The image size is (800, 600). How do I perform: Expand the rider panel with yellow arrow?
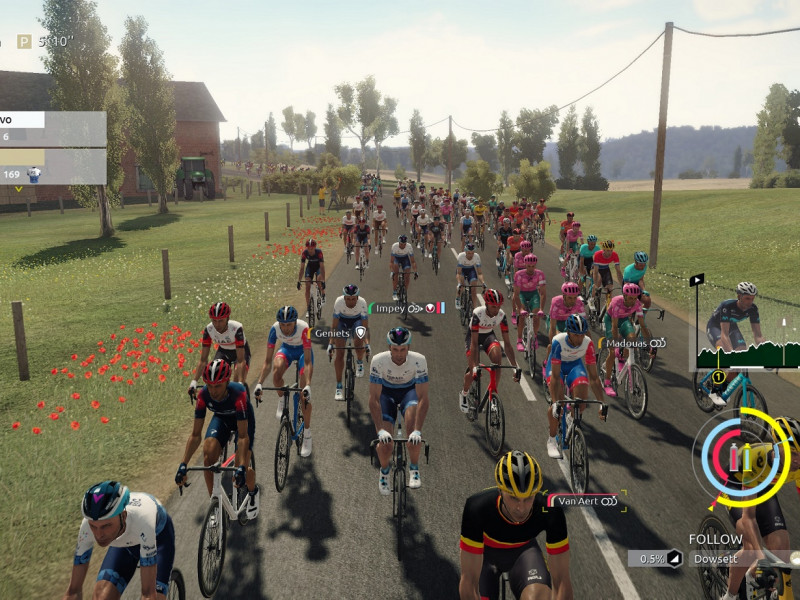coord(16,187)
